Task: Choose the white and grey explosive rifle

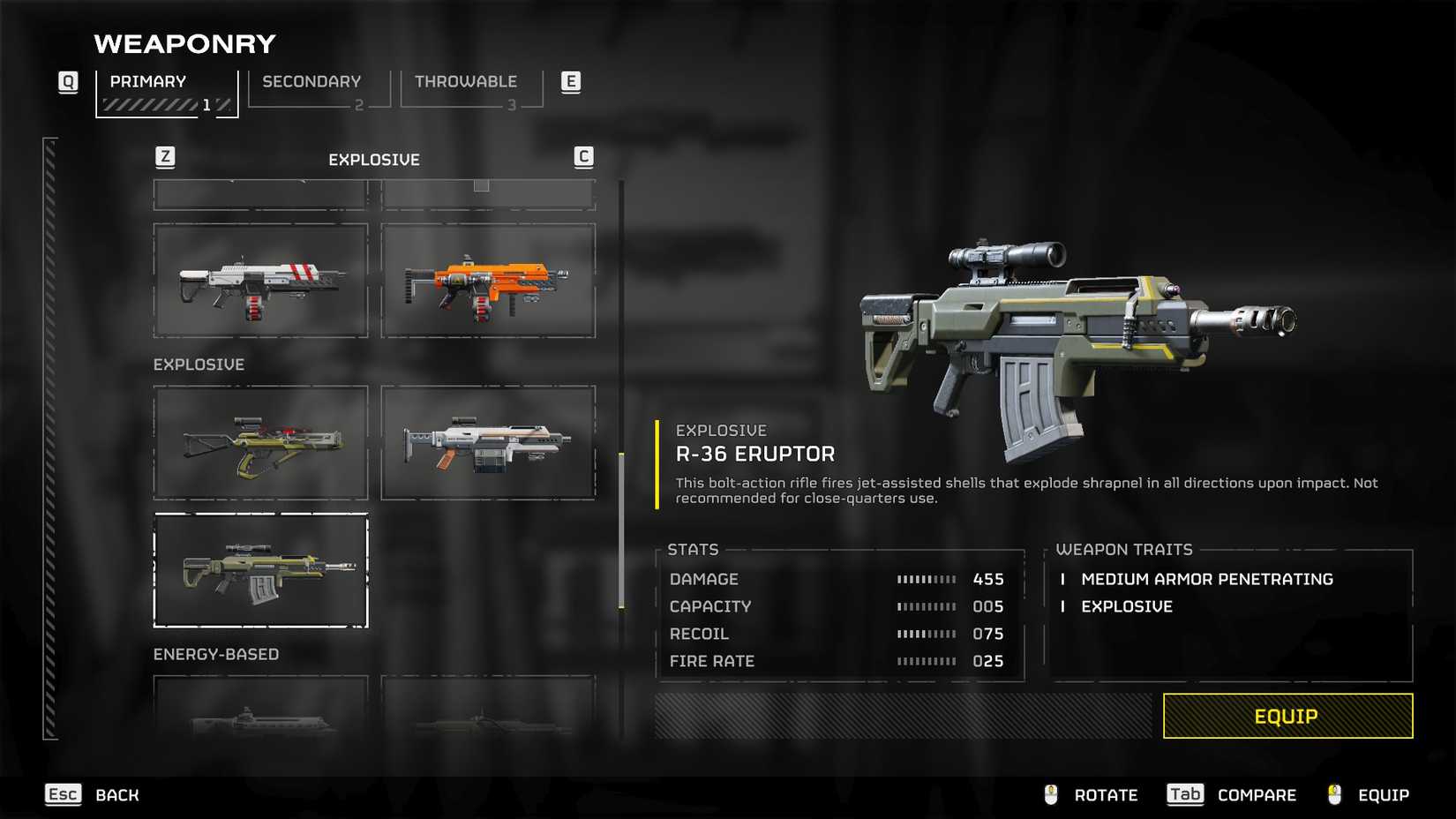Action: (x=488, y=443)
